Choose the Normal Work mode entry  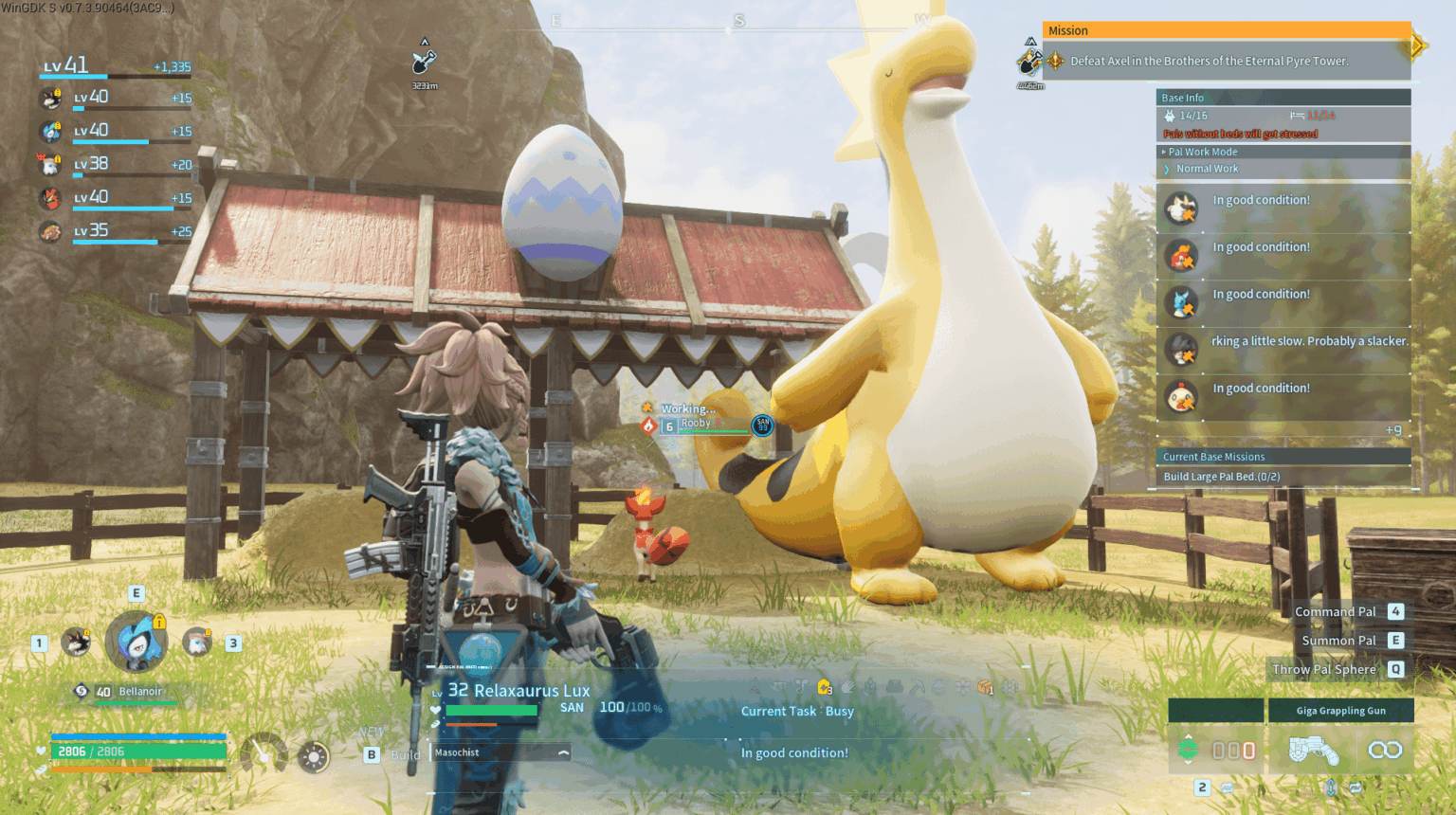1207,169
